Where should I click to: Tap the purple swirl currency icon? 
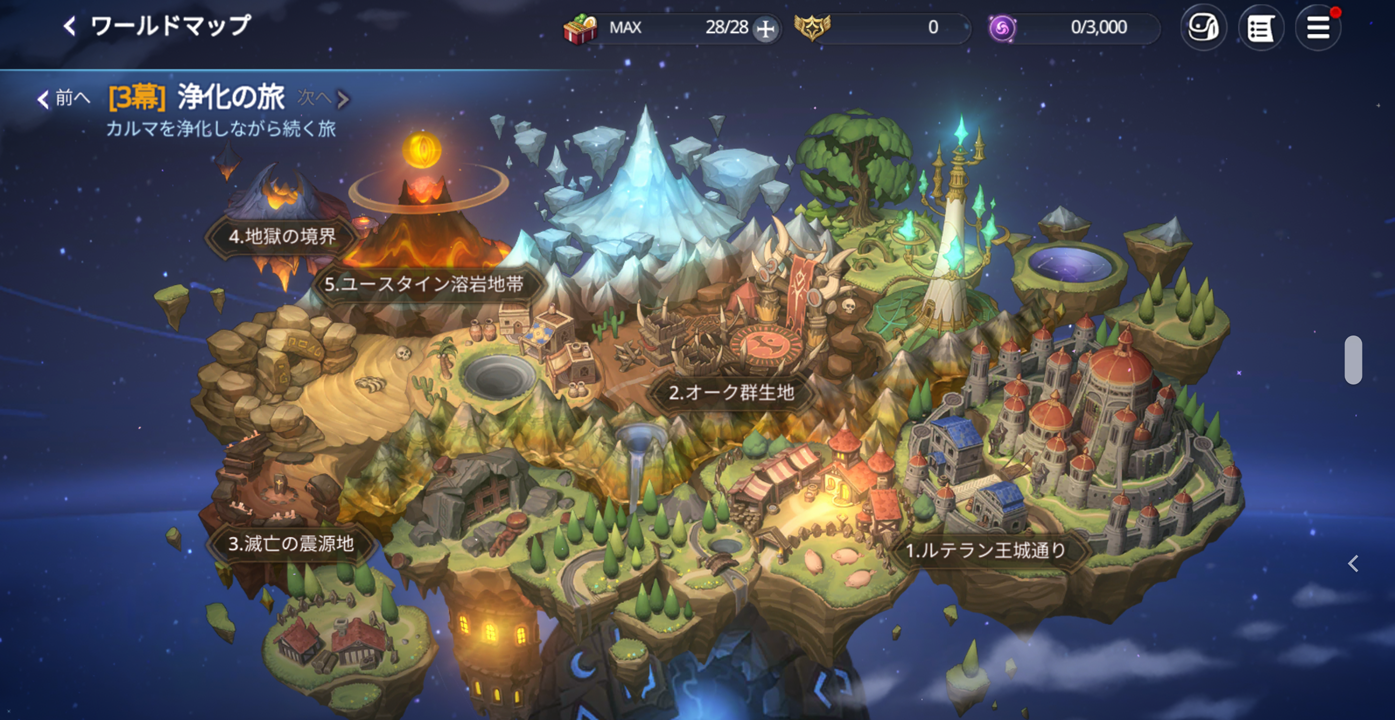click(x=1002, y=28)
